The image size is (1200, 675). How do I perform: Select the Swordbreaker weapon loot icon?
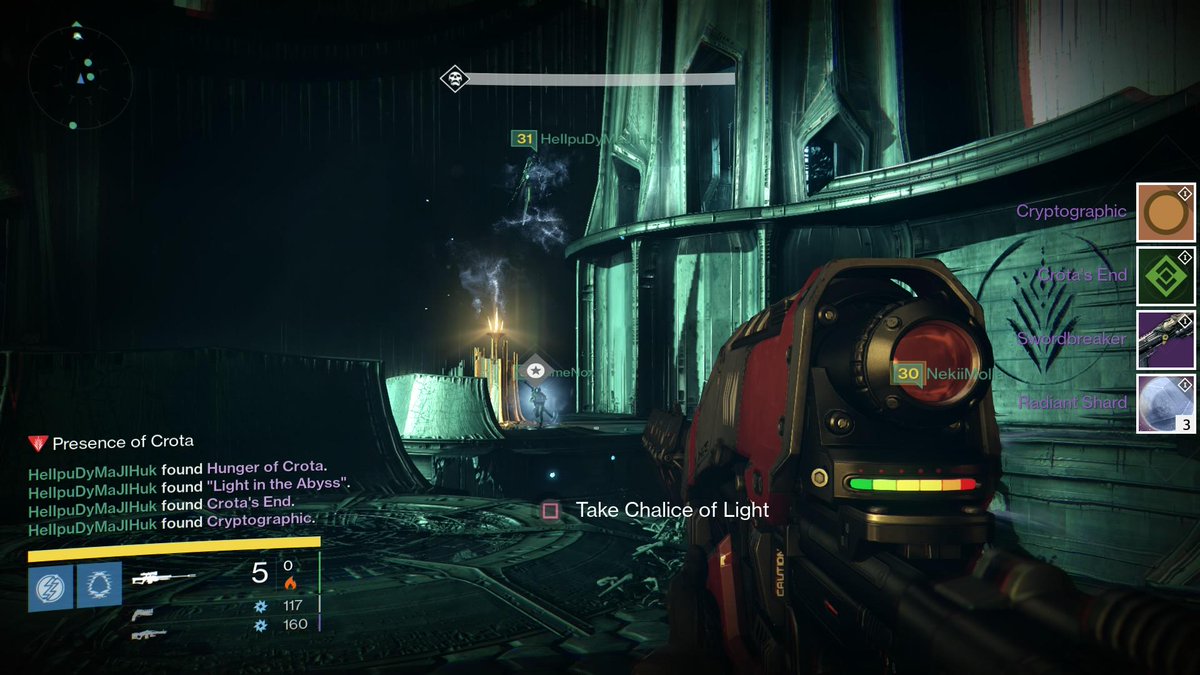(x=1166, y=339)
